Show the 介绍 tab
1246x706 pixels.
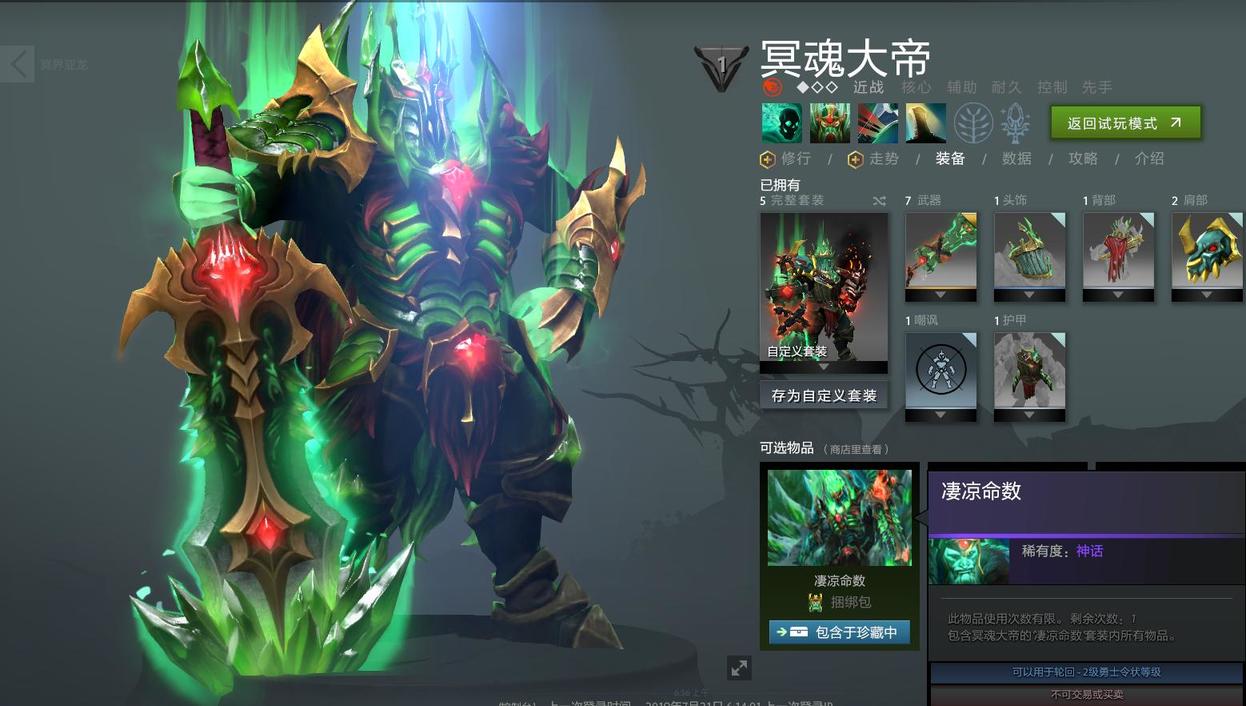pyautogui.click(x=1149, y=159)
